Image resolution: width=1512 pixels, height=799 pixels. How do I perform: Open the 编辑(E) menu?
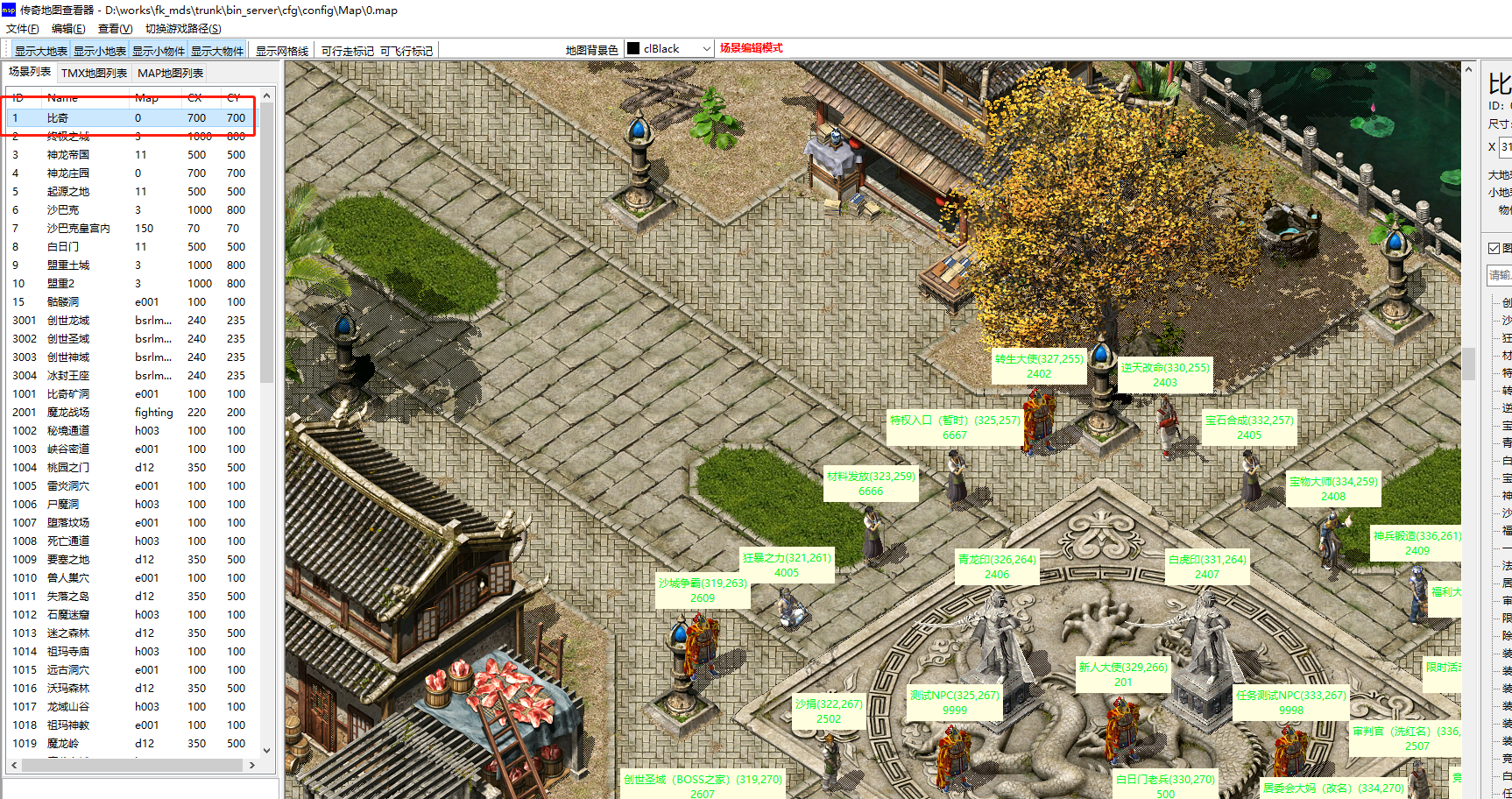pyautogui.click(x=68, y=29)
